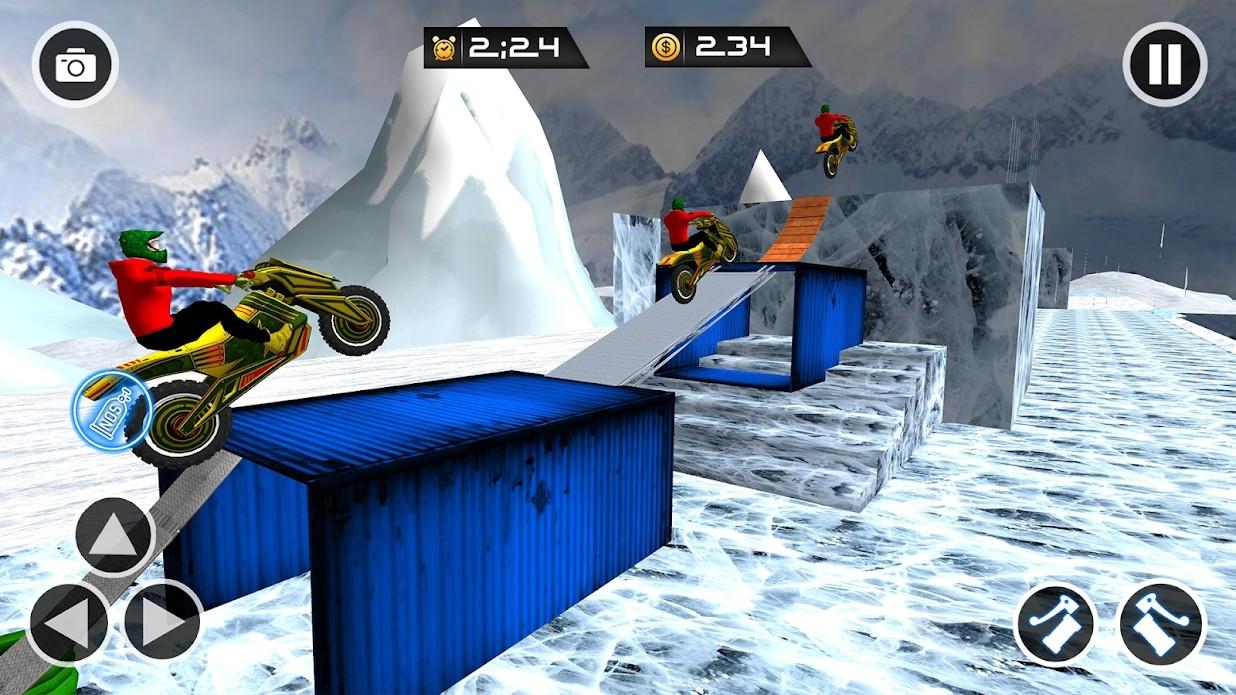
Task: Lean the bike left with the left arrow
Action: pos(68,622)
